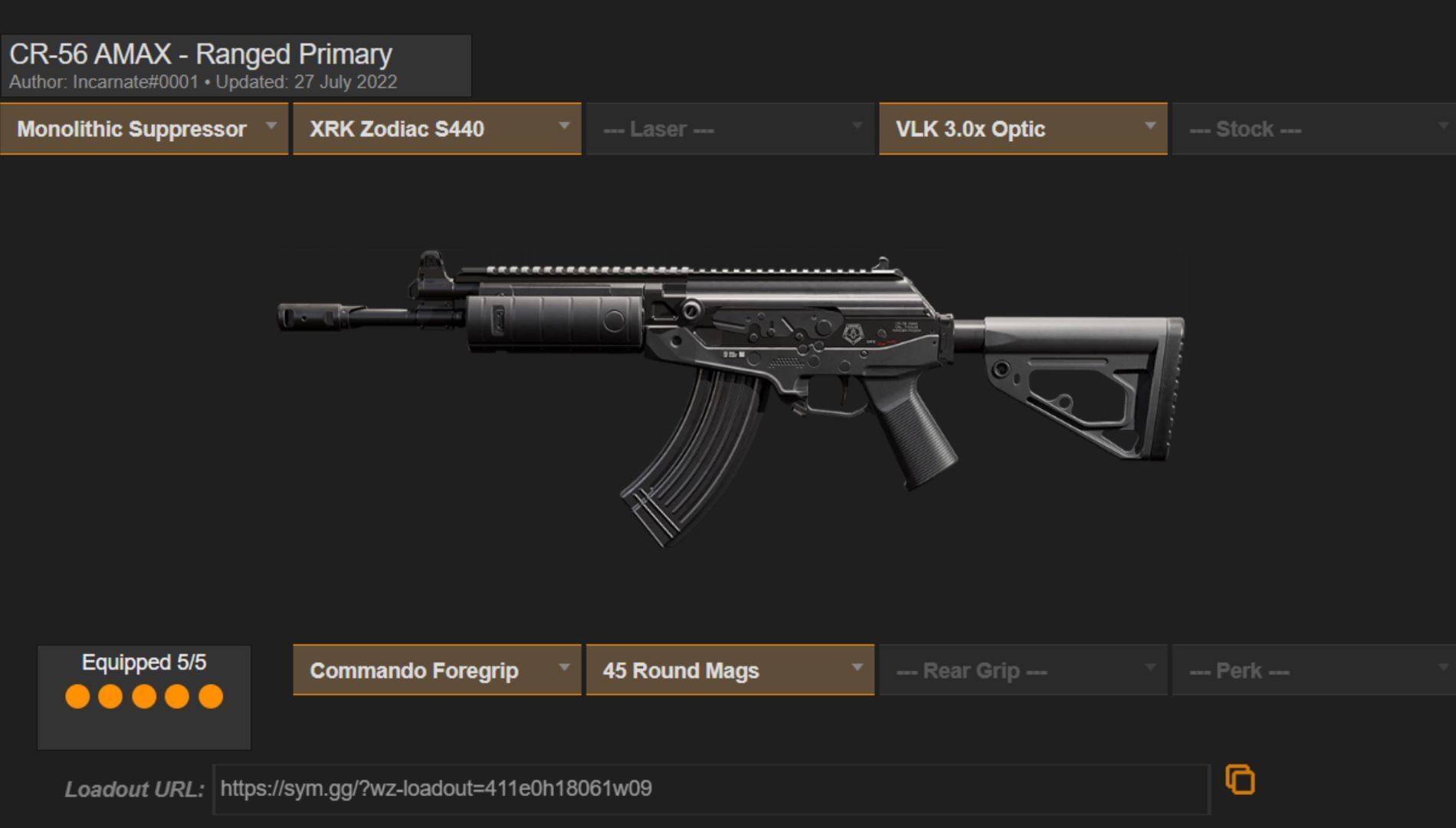The height and width of the screenshot is (828, 1456).
Task: Click the weapon preview image
Action: click(728, 383)
